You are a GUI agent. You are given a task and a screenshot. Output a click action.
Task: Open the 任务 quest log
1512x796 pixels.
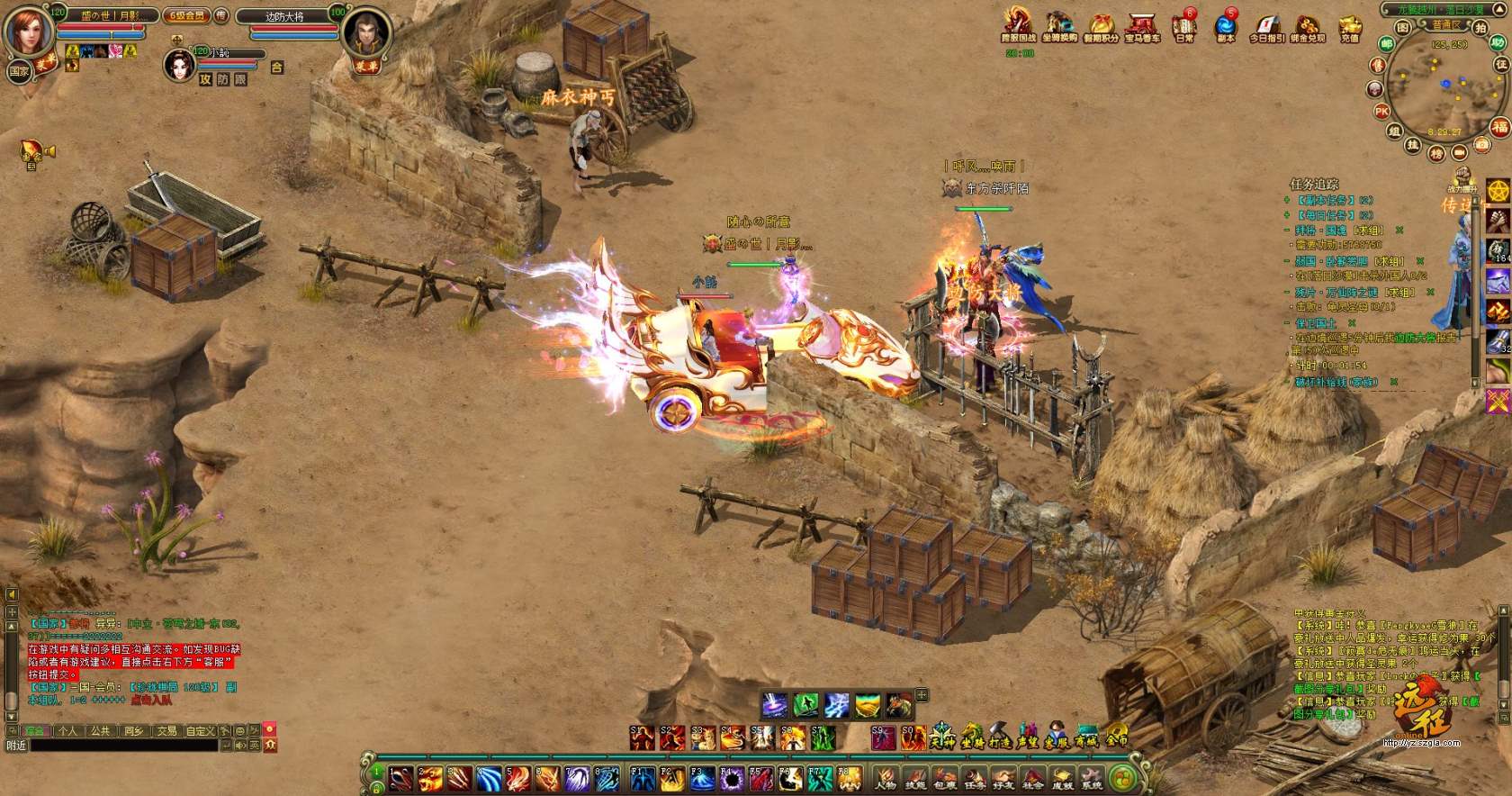[975, 778]
